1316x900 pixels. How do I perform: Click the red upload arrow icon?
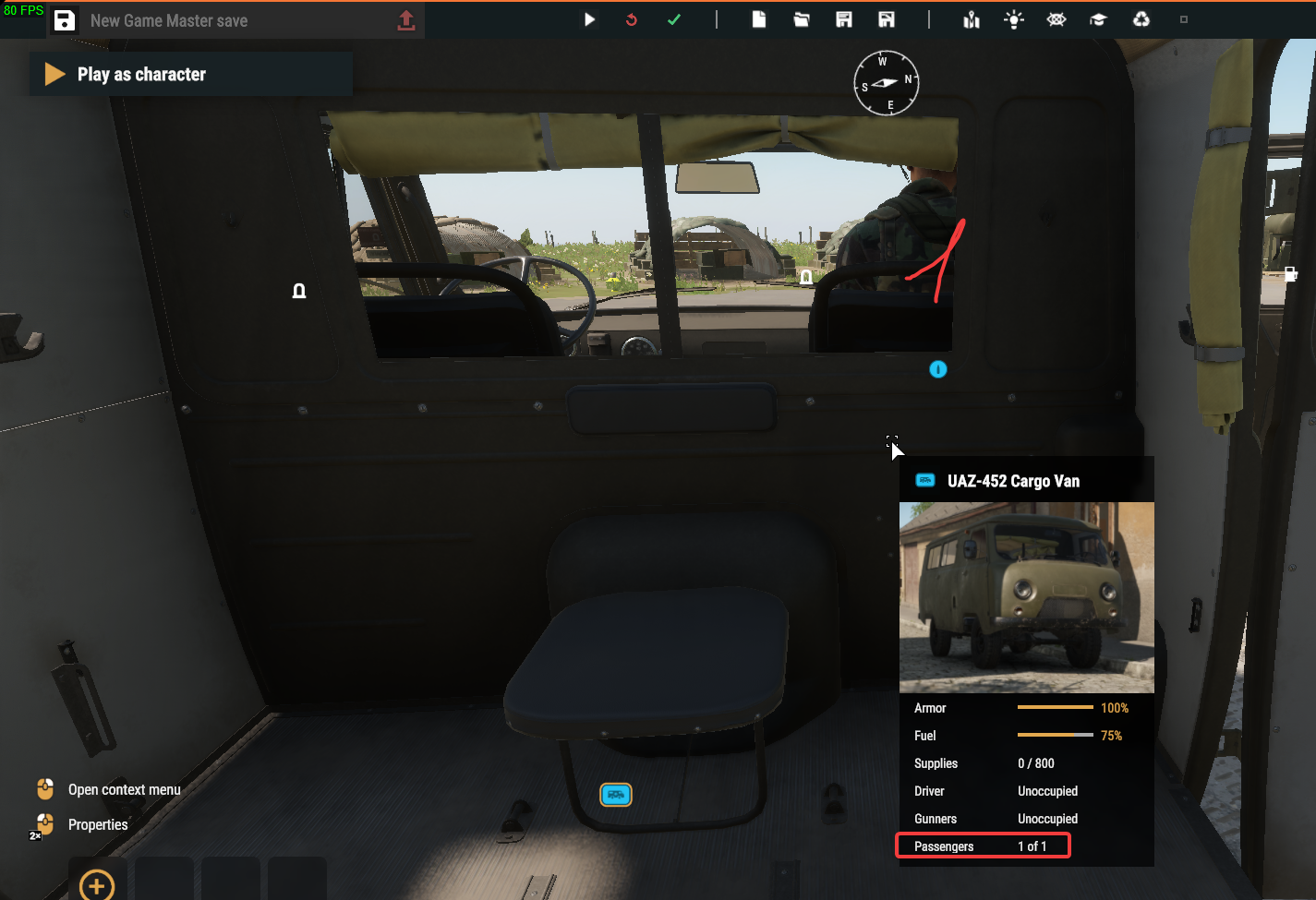pos(406,20)
